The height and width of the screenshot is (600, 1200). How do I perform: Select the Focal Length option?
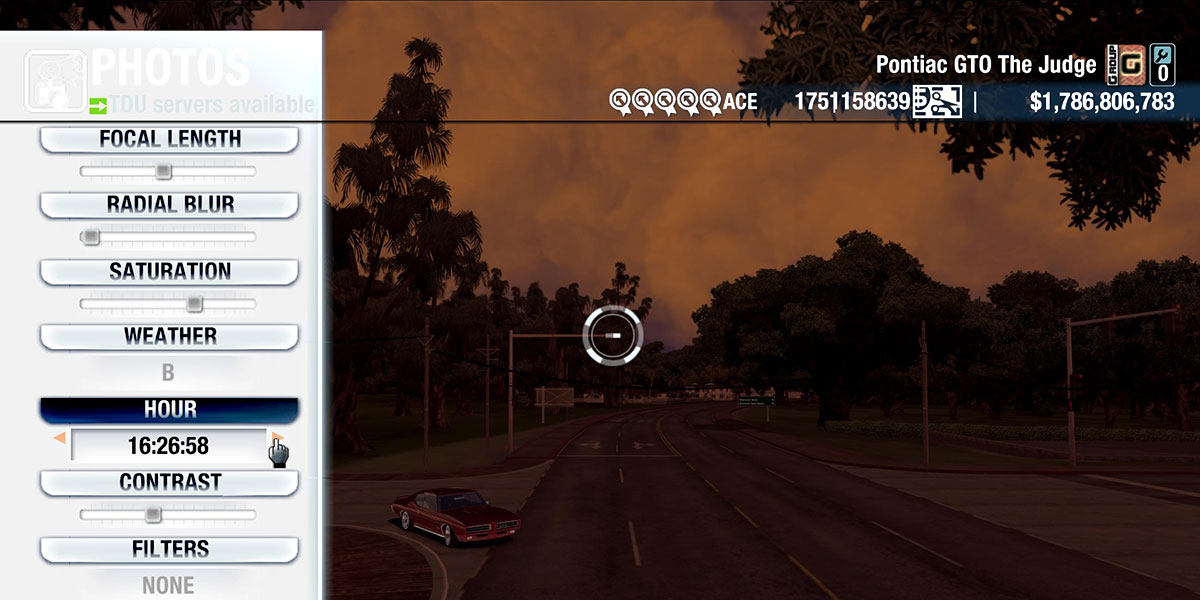click(169, 140)
